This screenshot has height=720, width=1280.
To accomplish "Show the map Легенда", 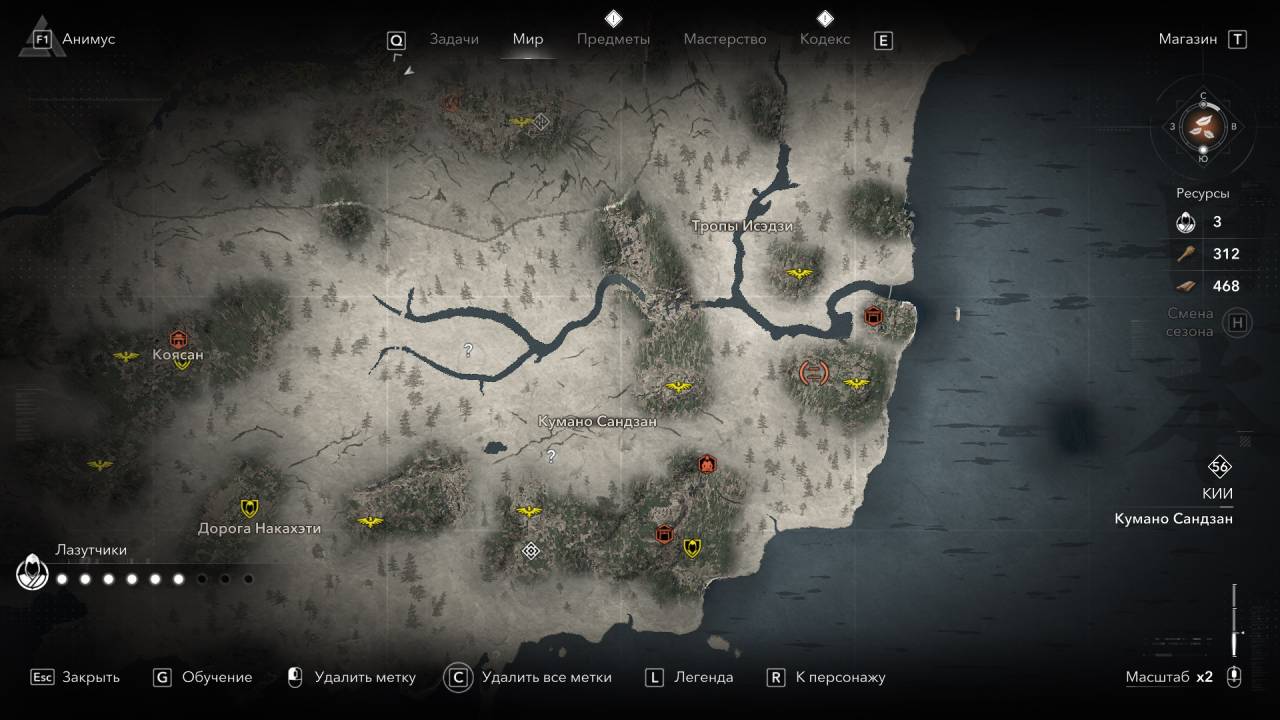I will coord(703,677).
